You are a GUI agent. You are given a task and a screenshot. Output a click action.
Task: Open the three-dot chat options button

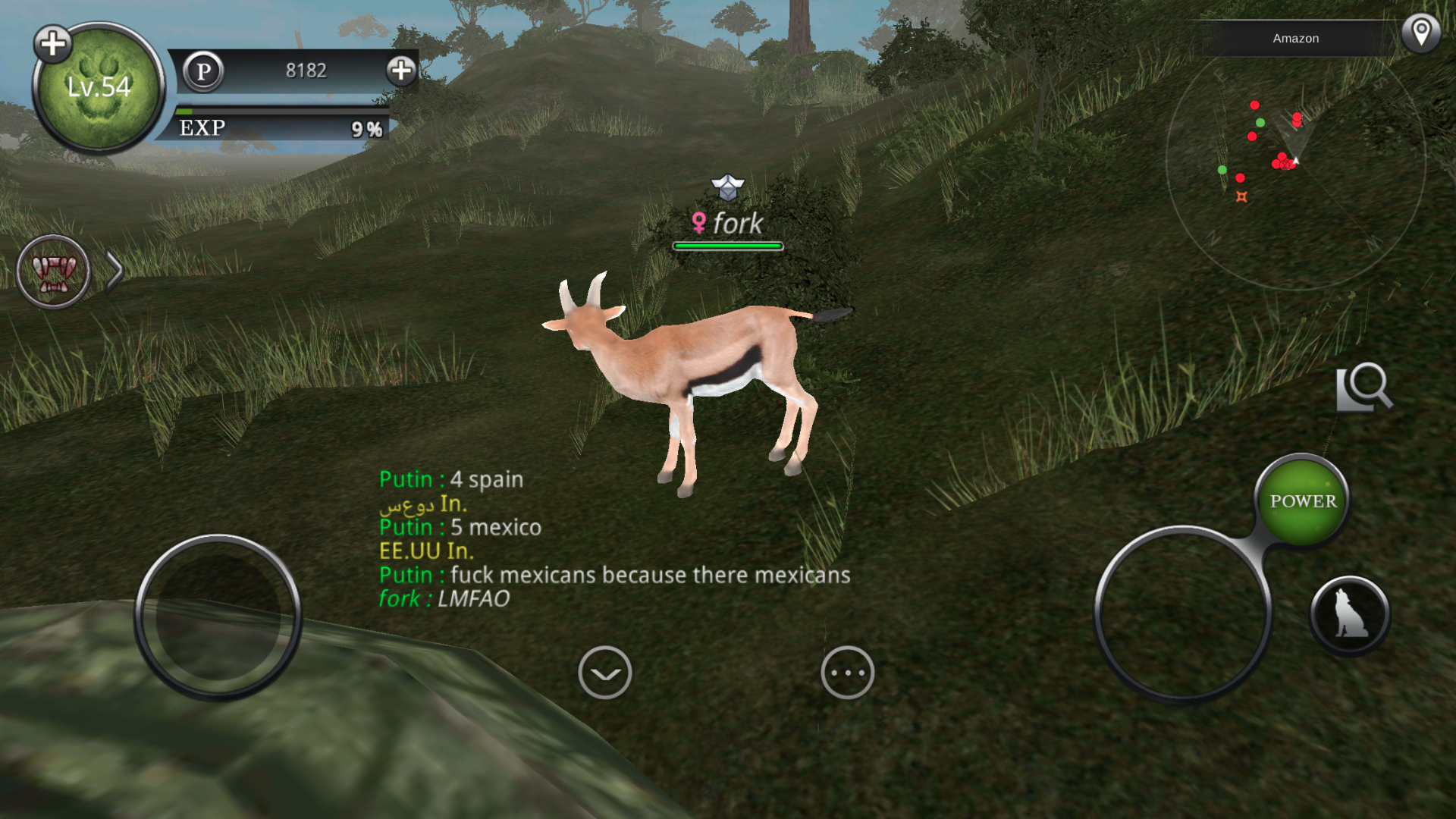coord(847,673)
